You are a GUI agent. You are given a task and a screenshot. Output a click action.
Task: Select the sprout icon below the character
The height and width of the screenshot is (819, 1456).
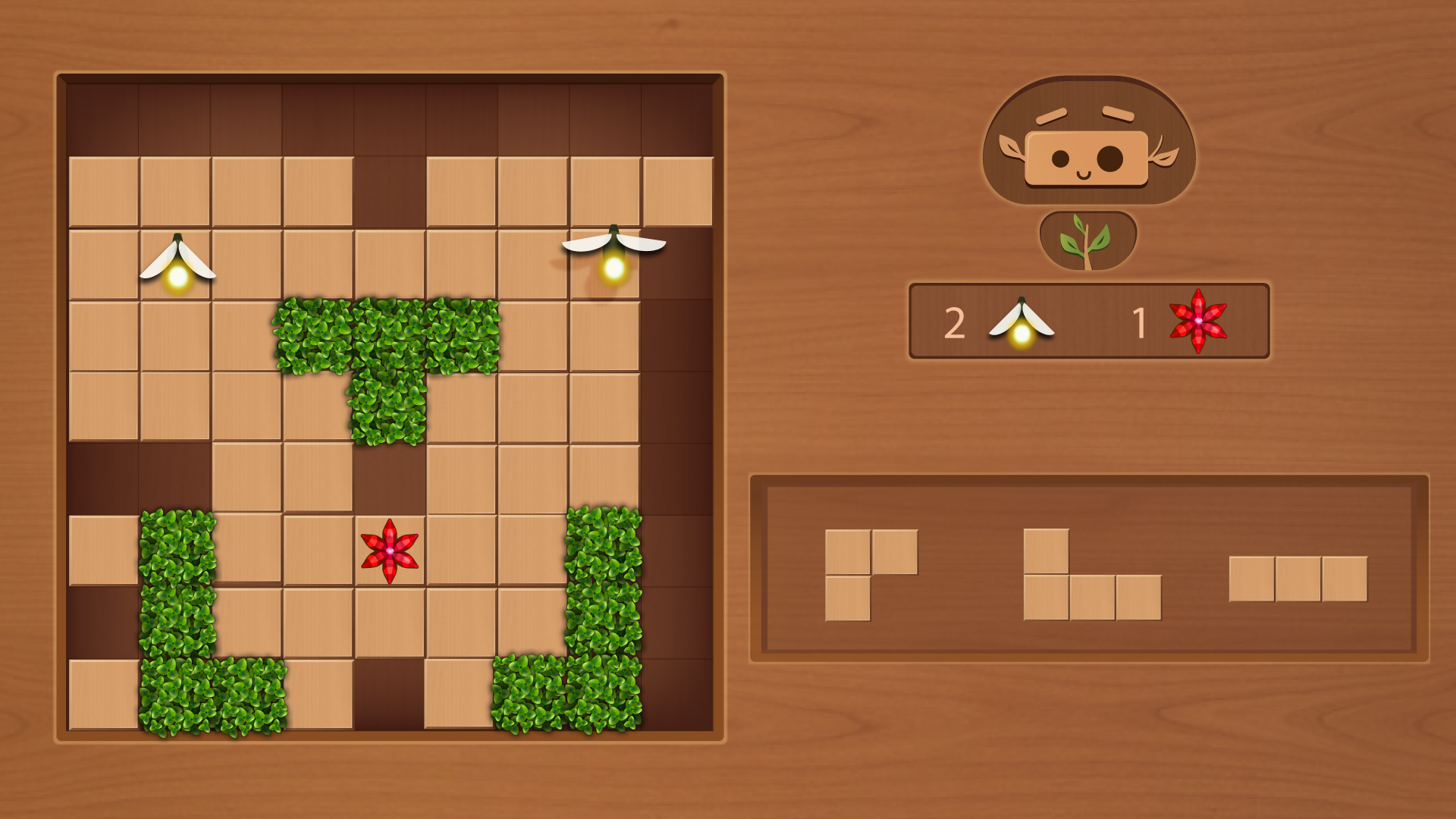(1086, 241)
